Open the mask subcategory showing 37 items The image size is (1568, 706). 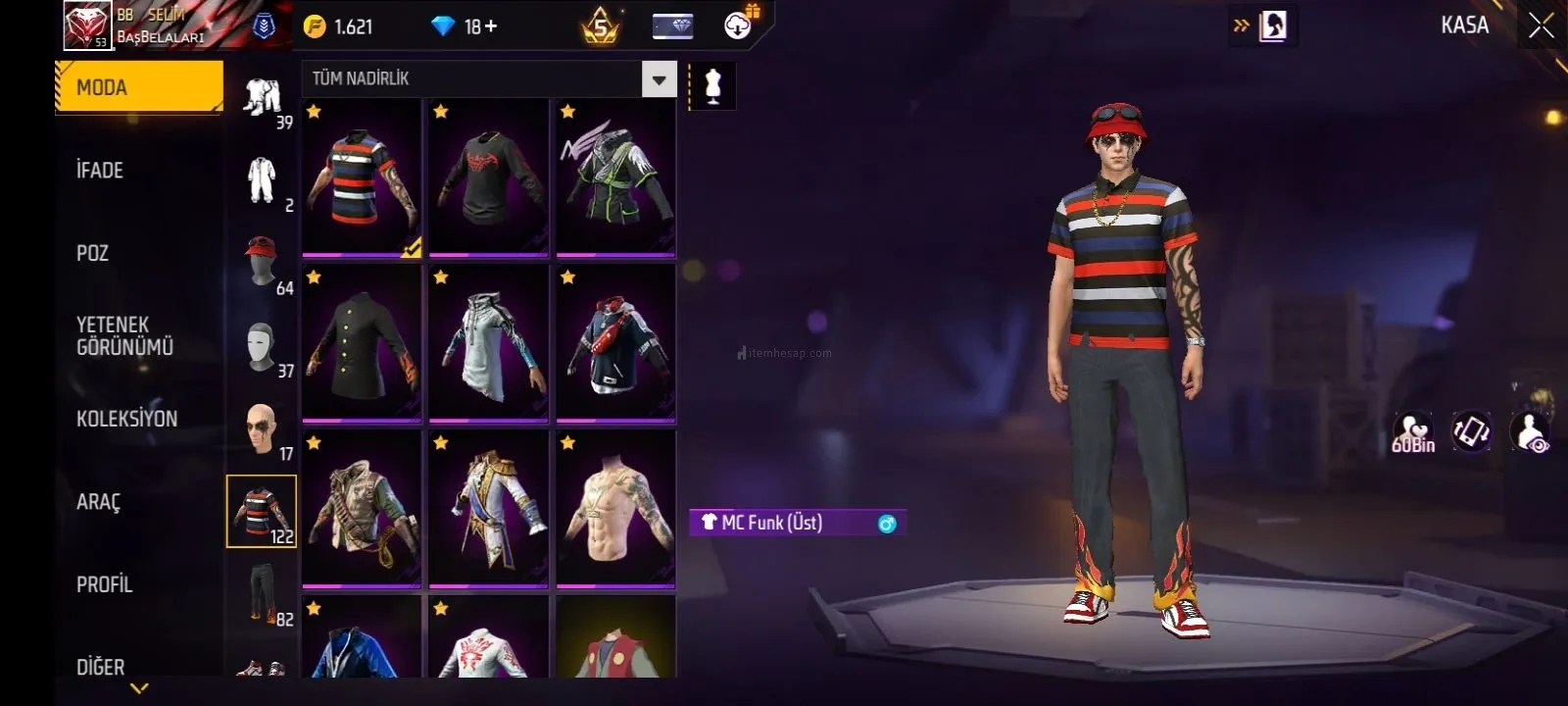pyautogui.click(x=262, y=346)
